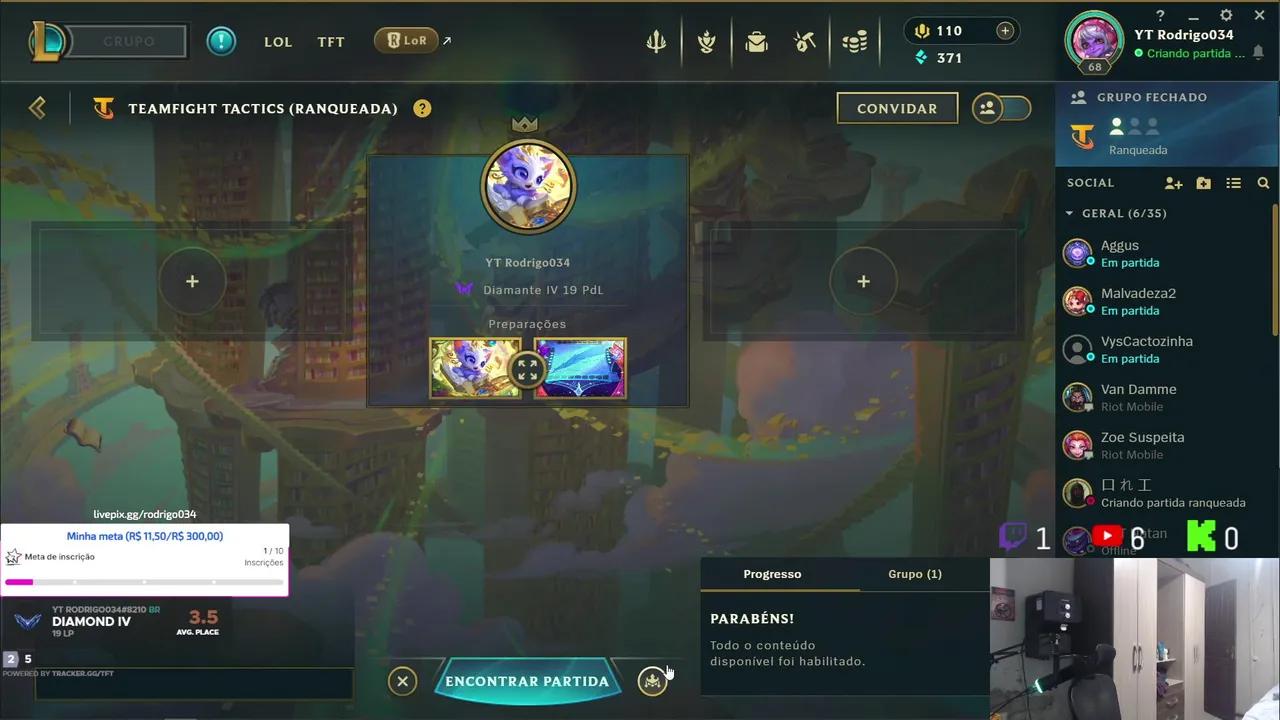Image resolution: width=1280 pixels, height=720 pixels.
Task: Expand currency options with the plus stepper
Action: [1005, 30]
